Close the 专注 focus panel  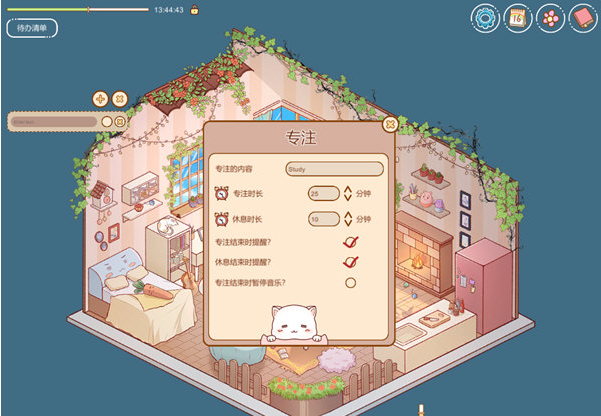point(390,124)
